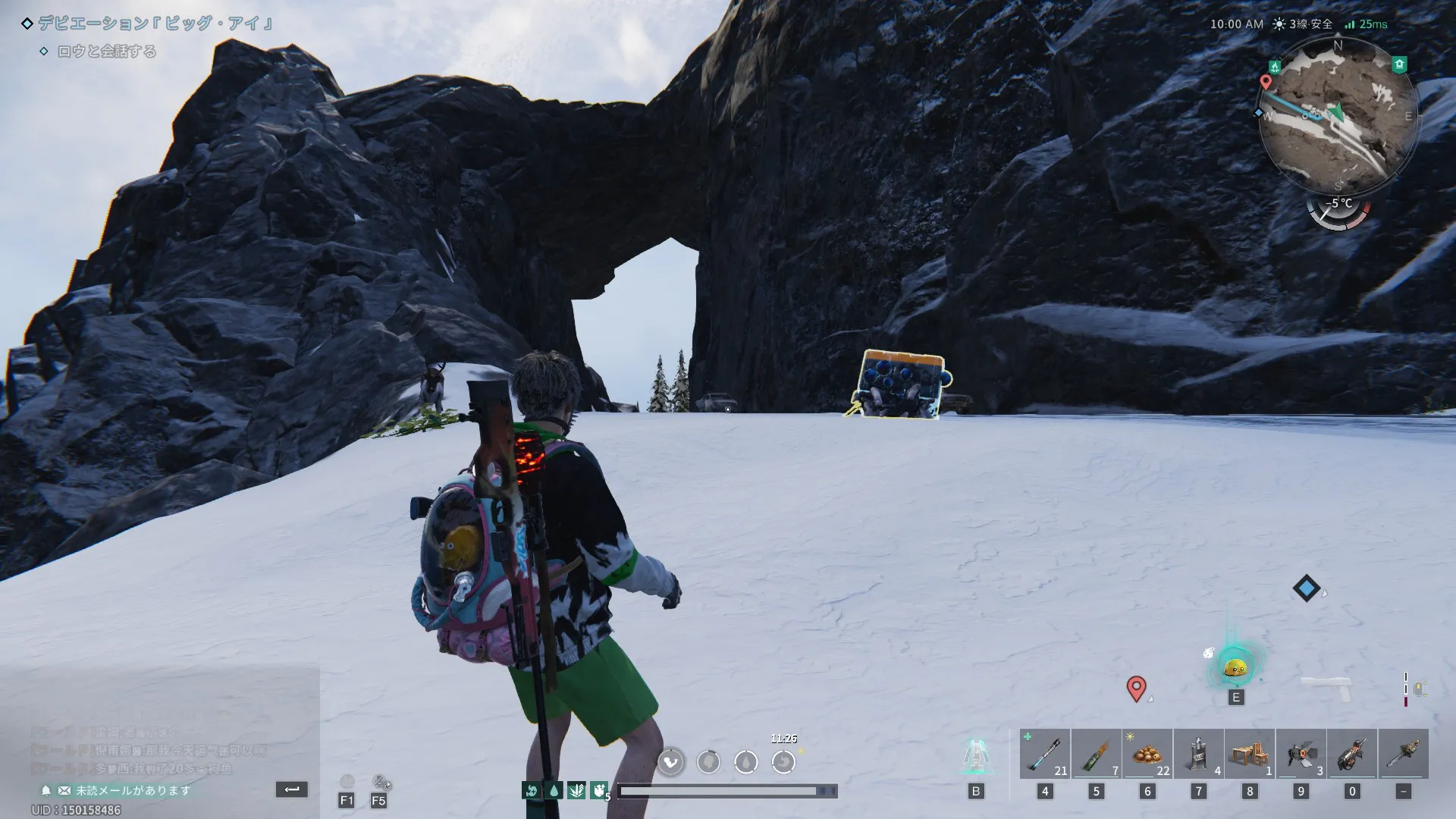Click the glowing cyan backpack icon
The width and height of the screenshot is (1456, 819).
click(x=976, y=755)
